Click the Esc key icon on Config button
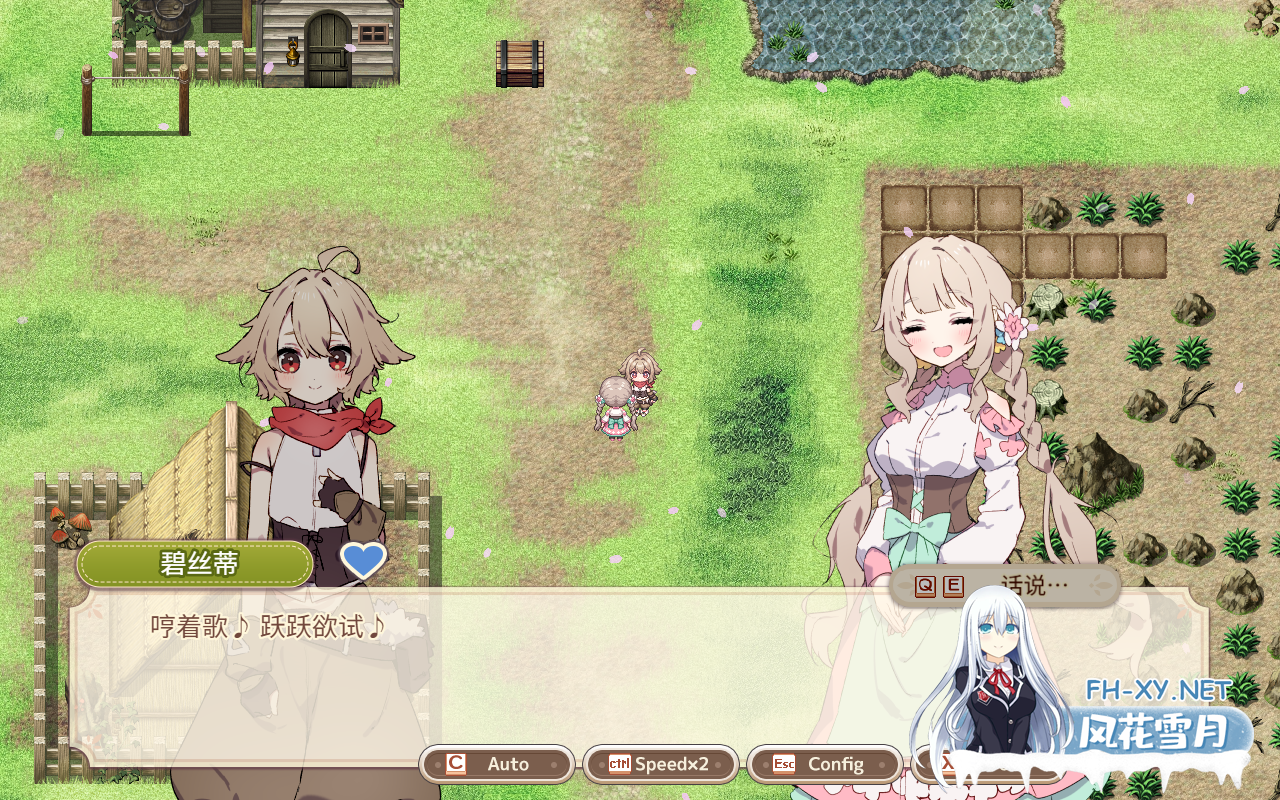 [784, 764]
